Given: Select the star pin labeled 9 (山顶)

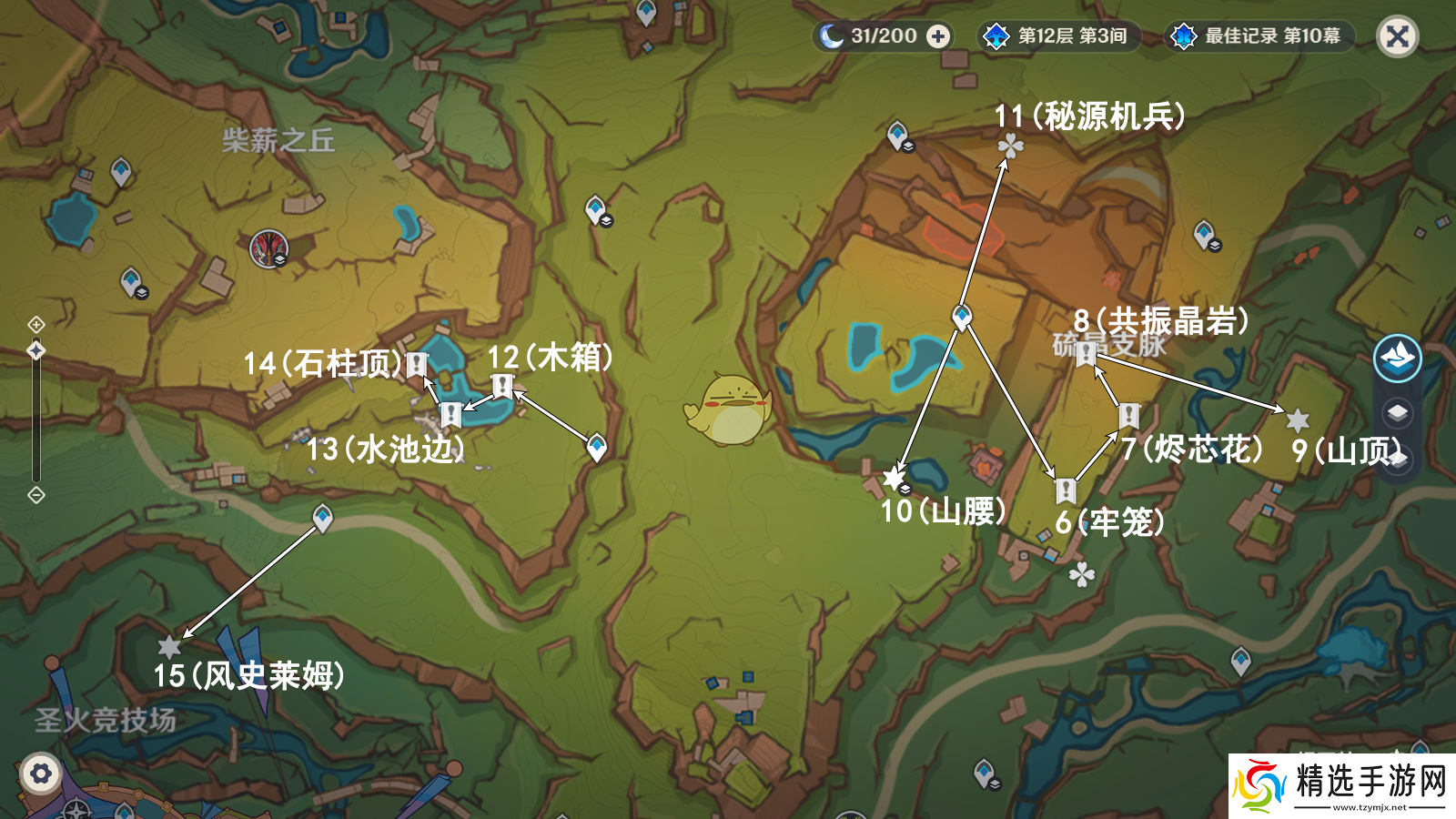Looking at the screenshot, I should pyautogui.click(x=1298, y=420).
